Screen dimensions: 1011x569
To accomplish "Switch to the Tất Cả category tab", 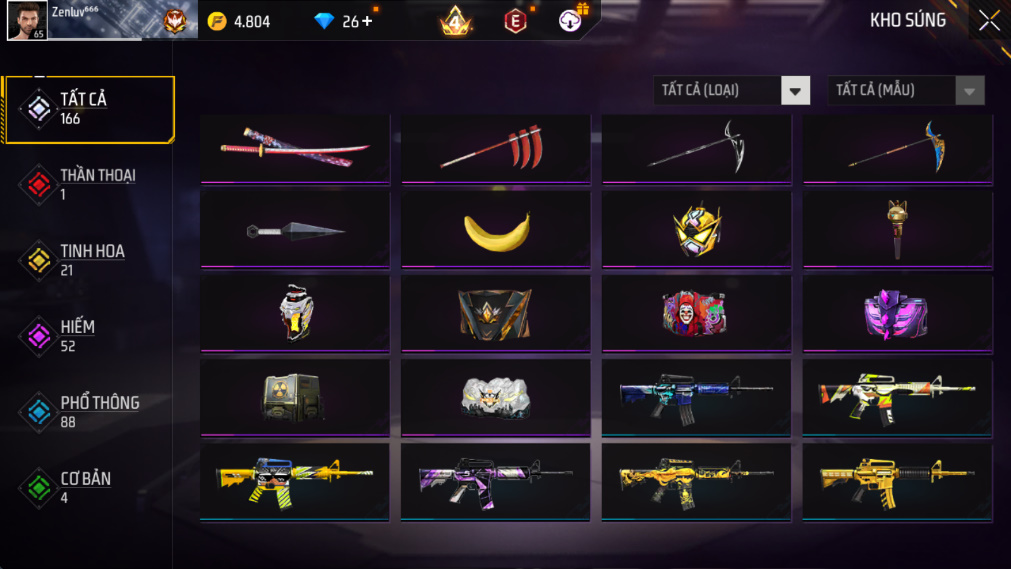I will [x=88, y=109].
